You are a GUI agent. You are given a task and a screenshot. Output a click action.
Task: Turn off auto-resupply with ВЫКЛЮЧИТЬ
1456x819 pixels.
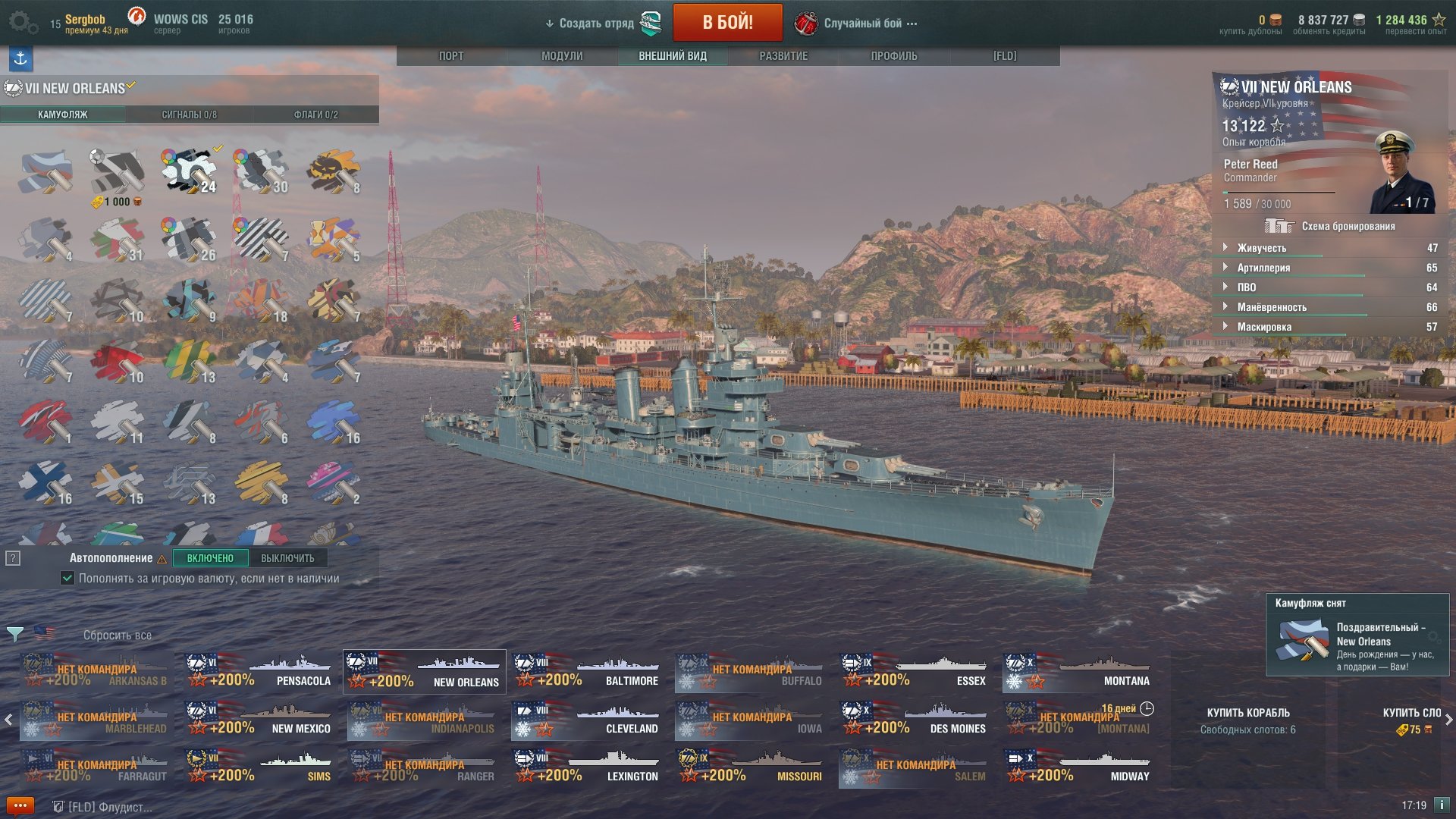pos(287,558)
